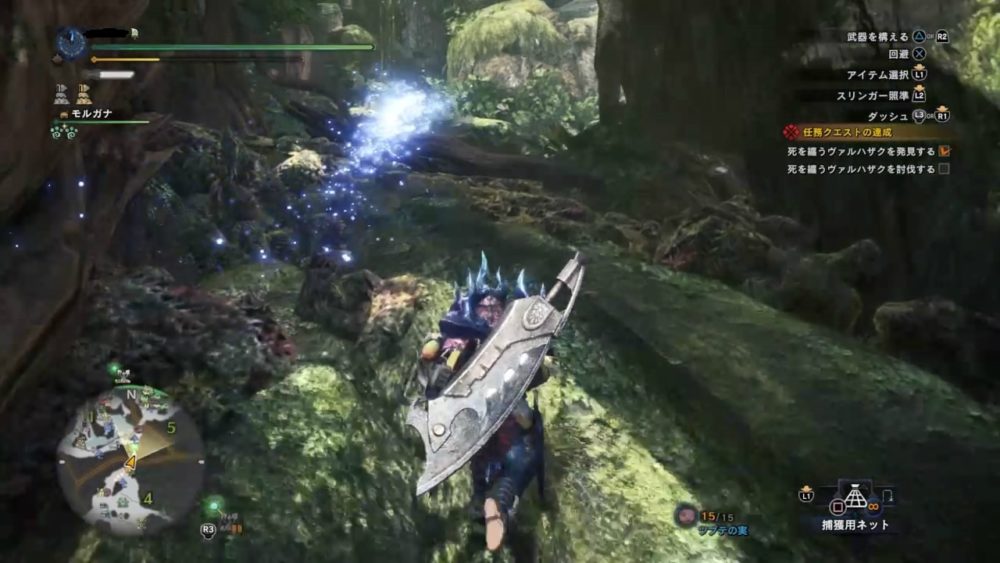Screen dimensions: 1000x563
Task: Open the circular area minimap
Action: point(130,458)
